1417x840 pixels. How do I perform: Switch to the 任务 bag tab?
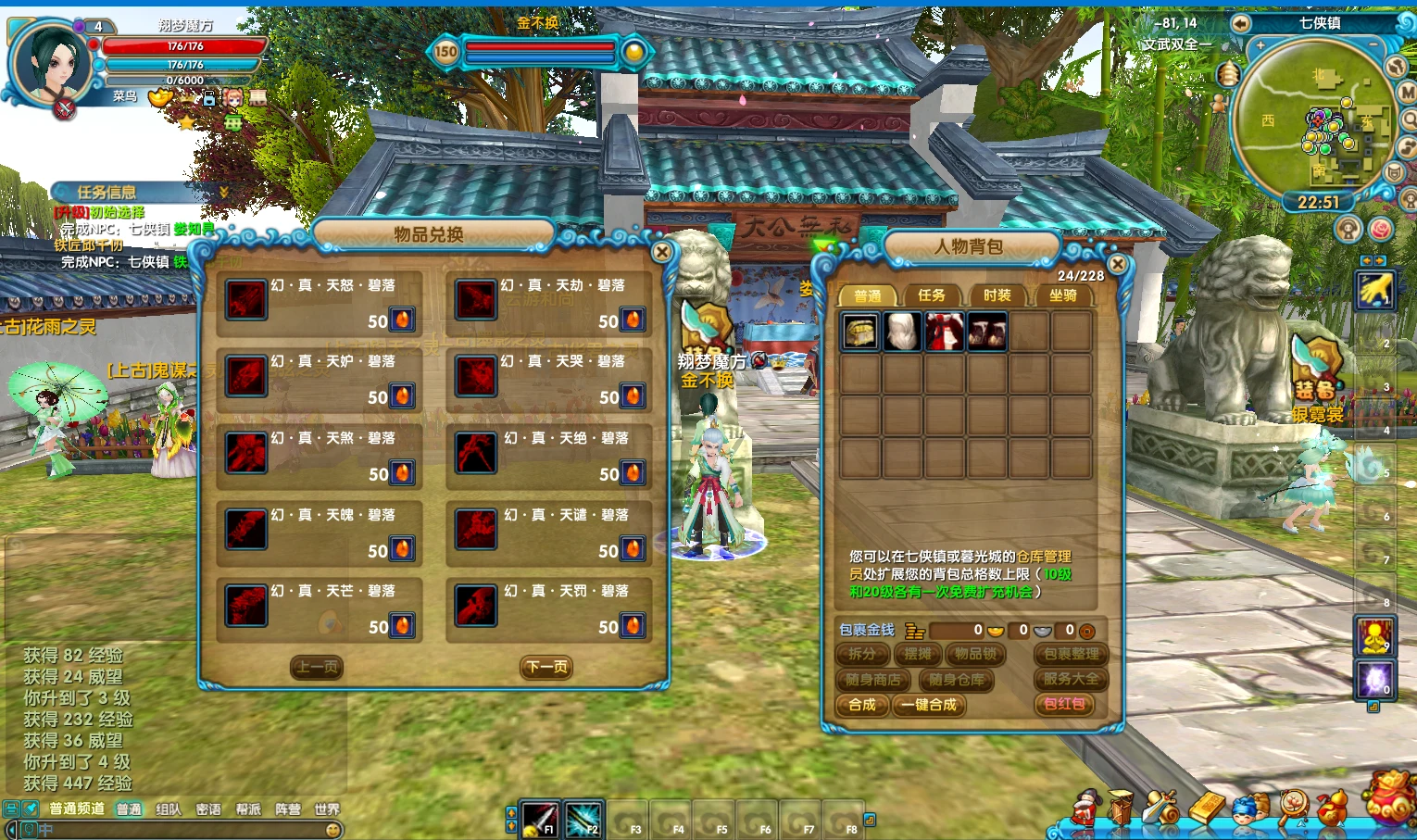pos(931,295)
